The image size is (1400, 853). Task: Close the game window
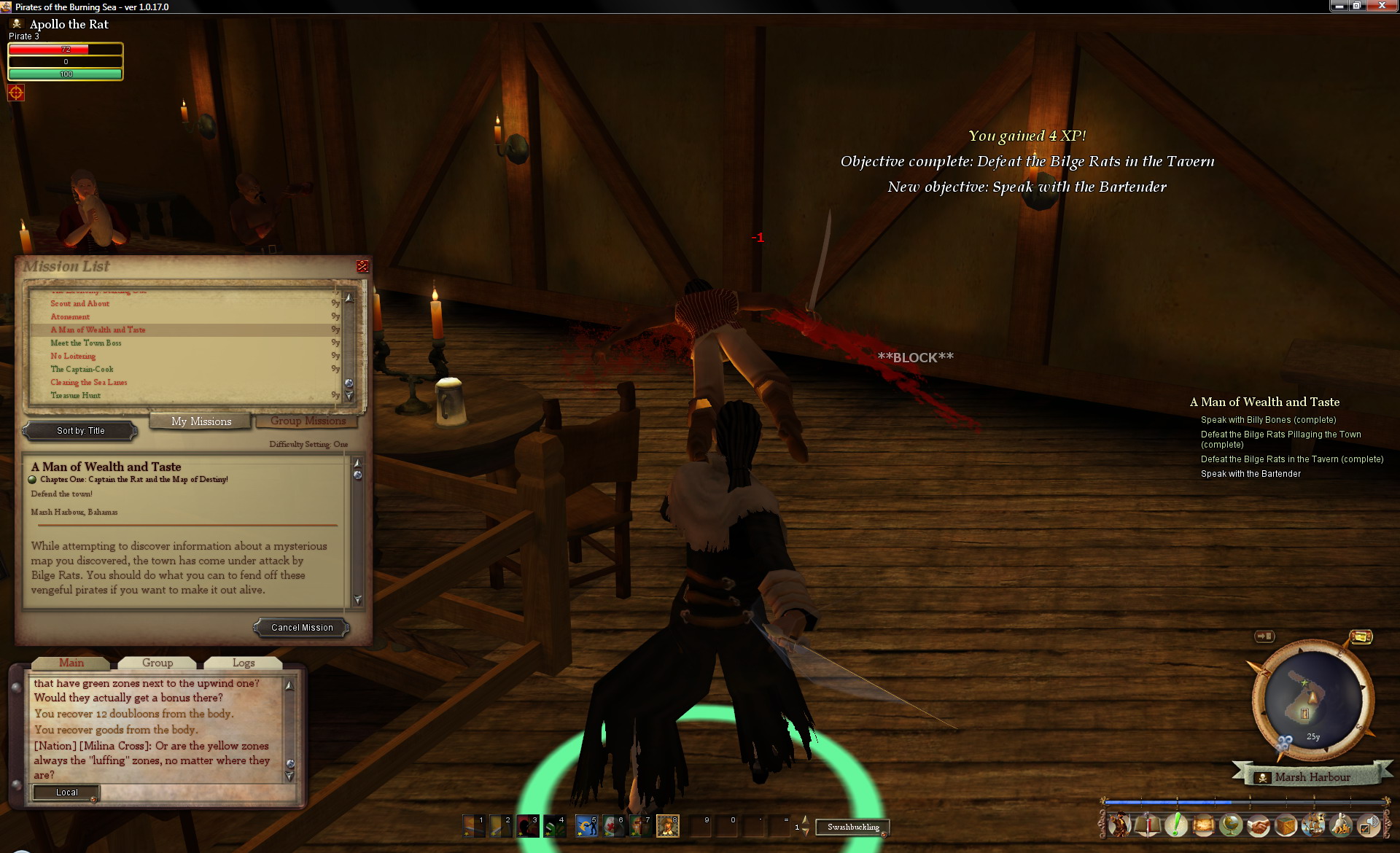point(1381,6)
